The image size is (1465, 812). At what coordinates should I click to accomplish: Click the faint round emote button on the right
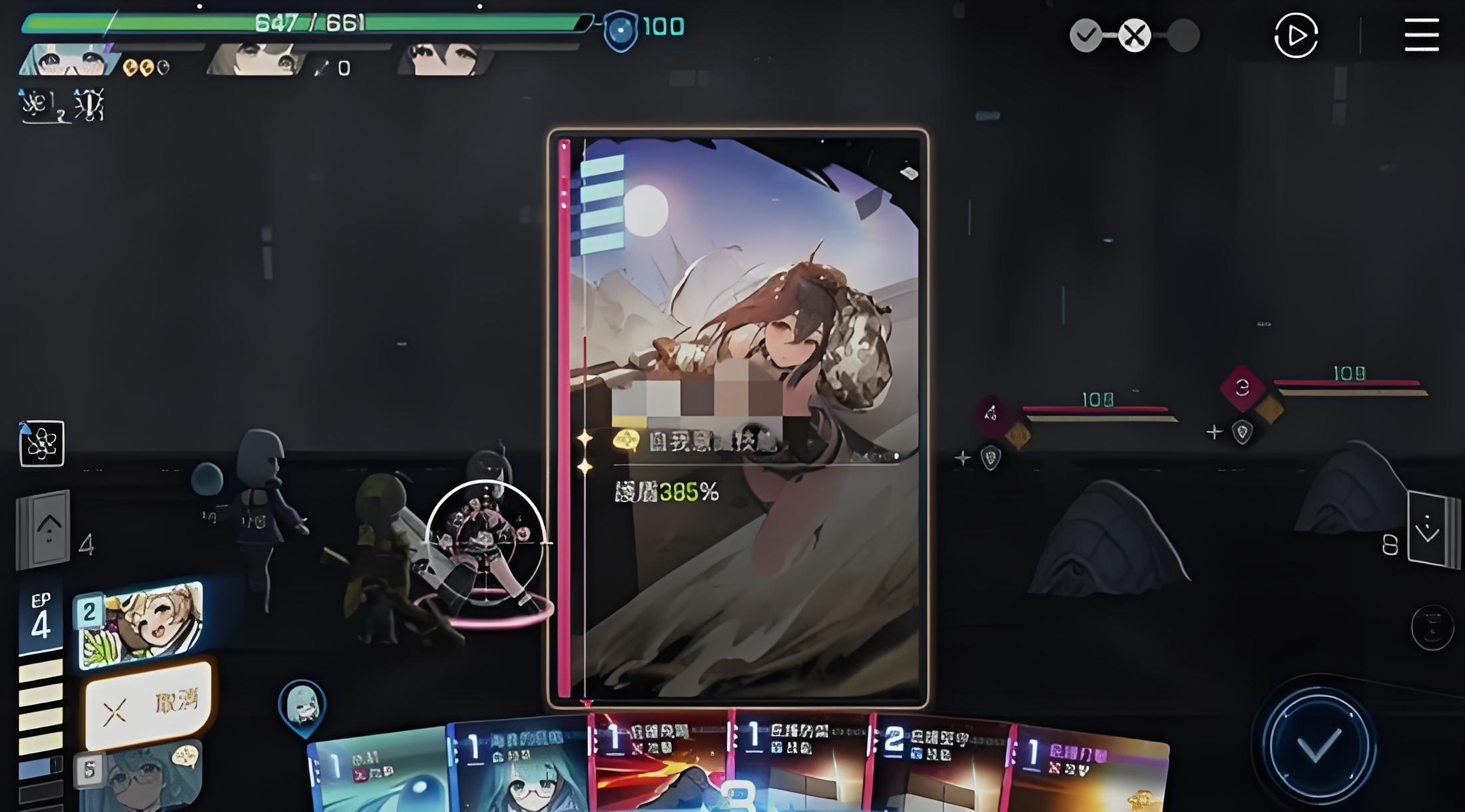[x=1432, y=627]
